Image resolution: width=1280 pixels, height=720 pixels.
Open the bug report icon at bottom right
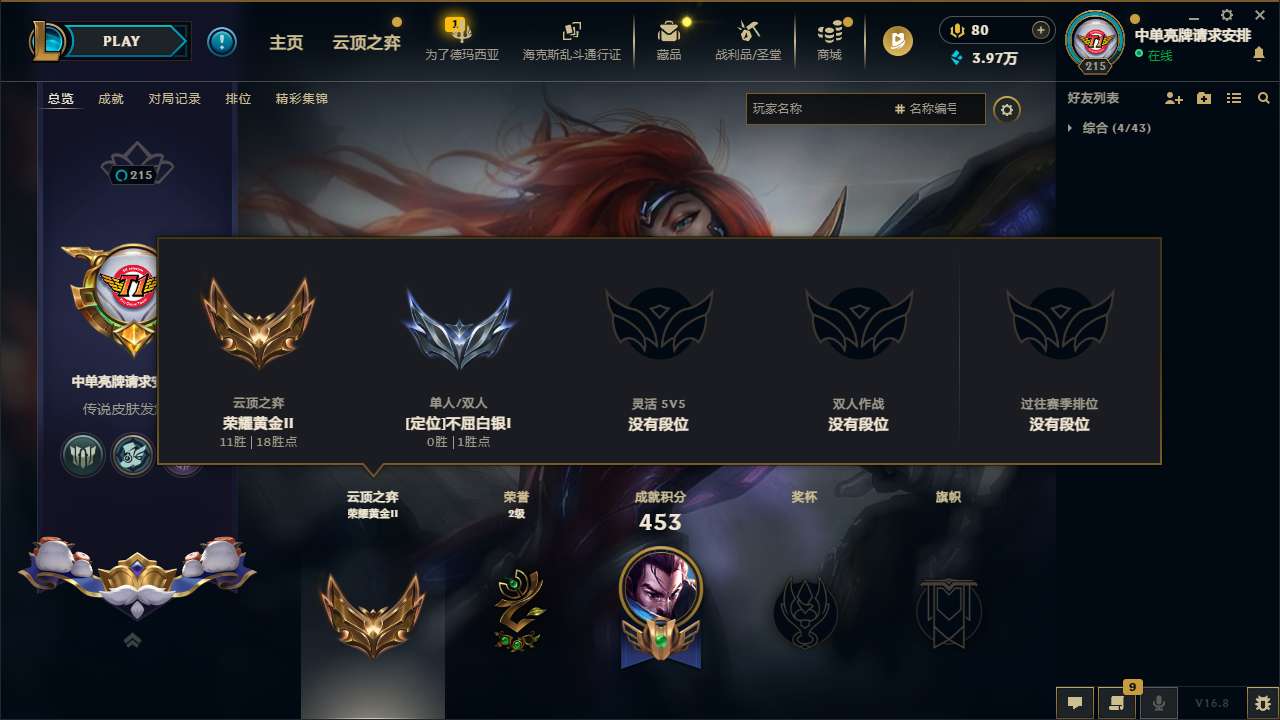[x=1260, y=702]
